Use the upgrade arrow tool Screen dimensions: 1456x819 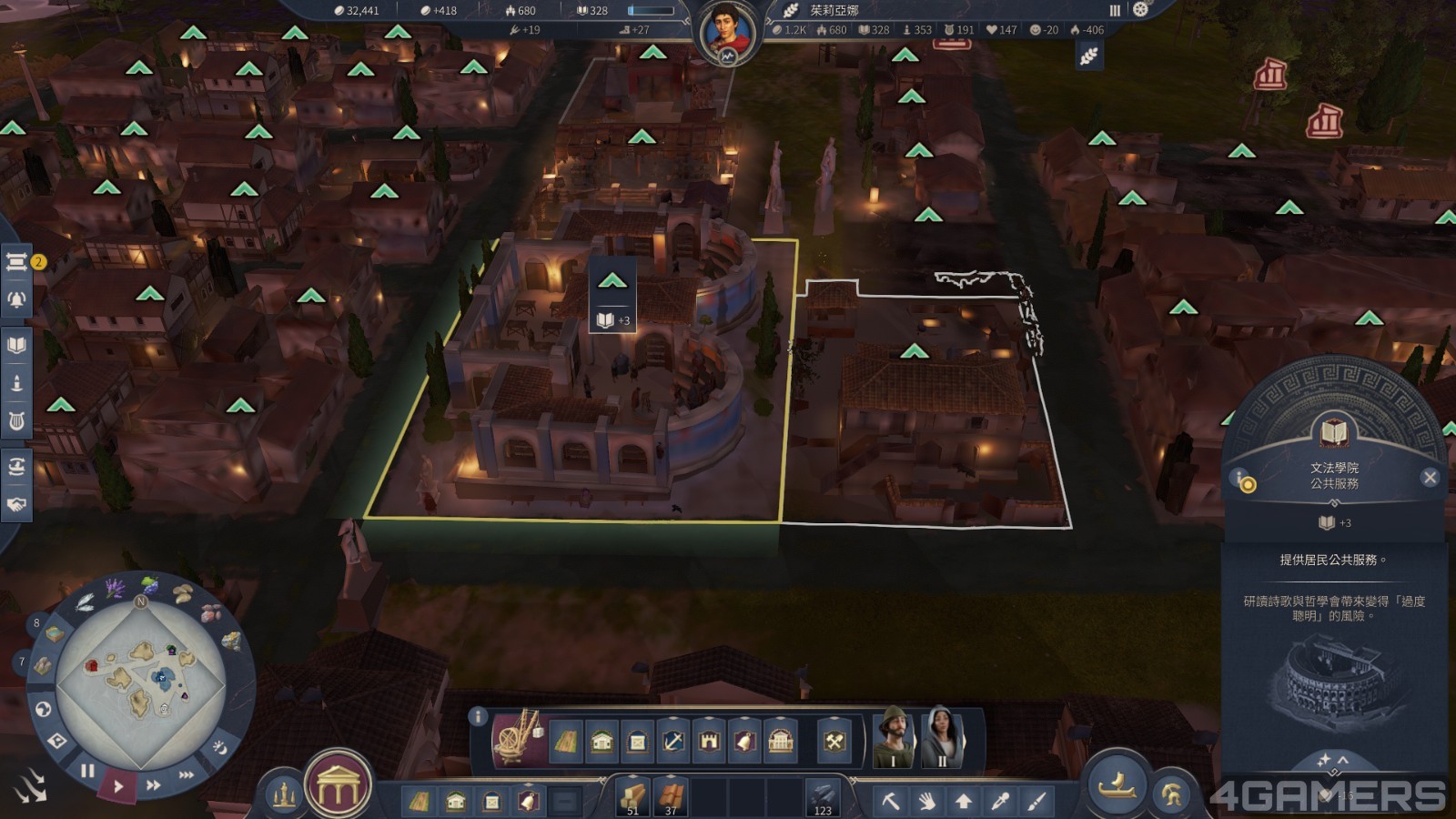pyautogui.click(x=963, y=801)
